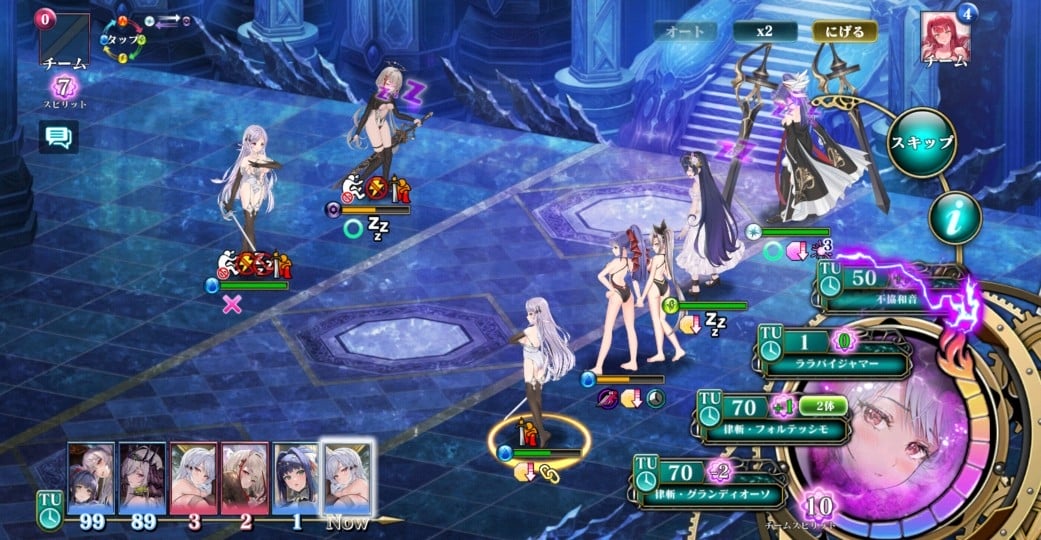Open the round info "i" button
Image resolution: width=1041 pixels, height=540 pixels.
(954, 217)
